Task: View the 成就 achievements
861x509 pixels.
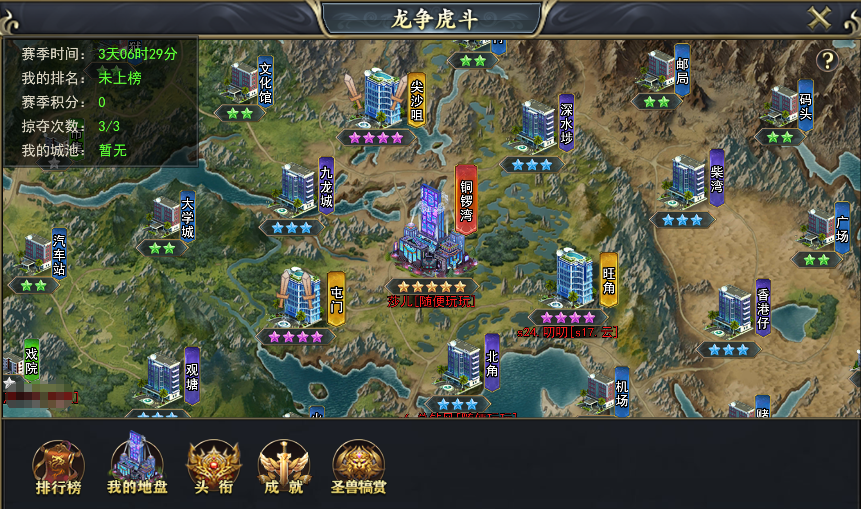Action: click(284, 469)
